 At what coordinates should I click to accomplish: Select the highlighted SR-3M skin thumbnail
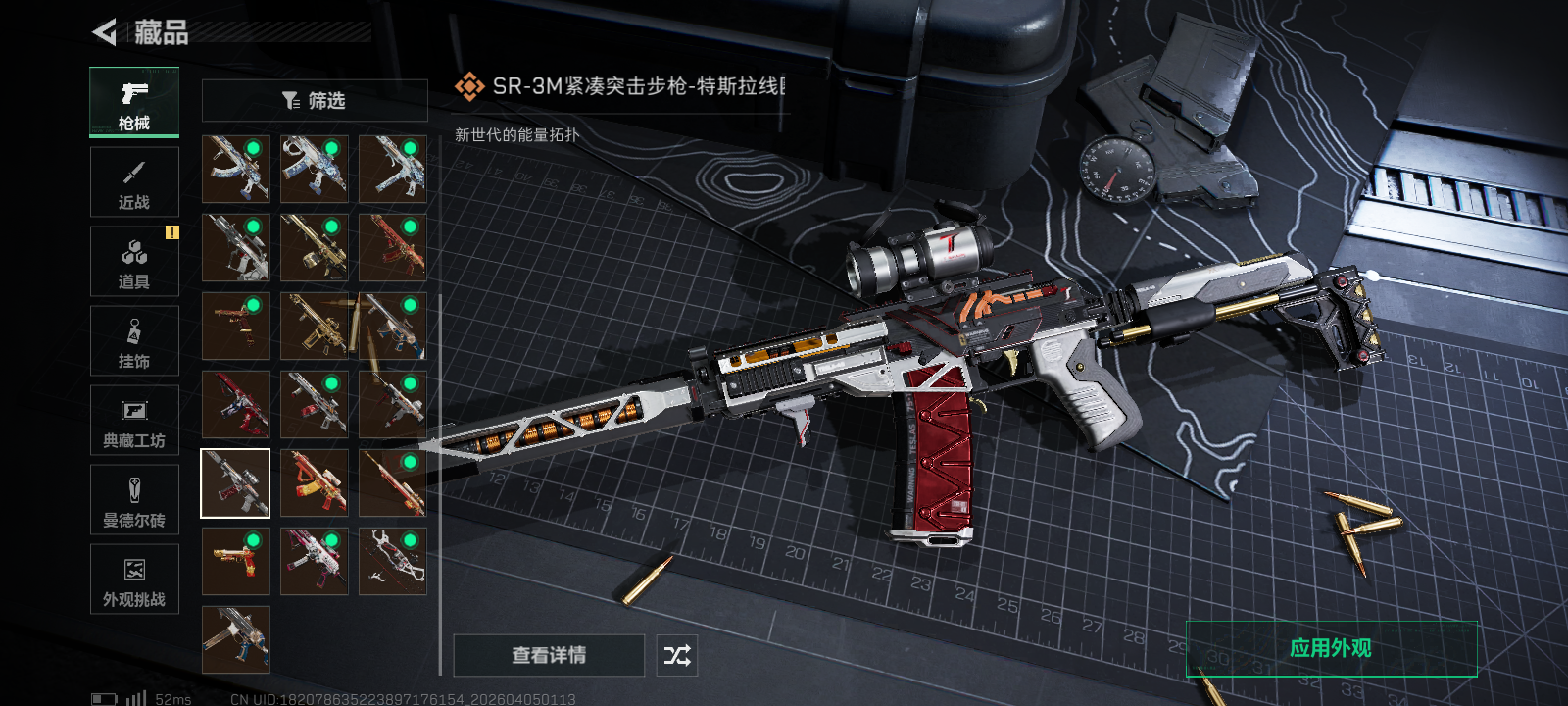235,483
